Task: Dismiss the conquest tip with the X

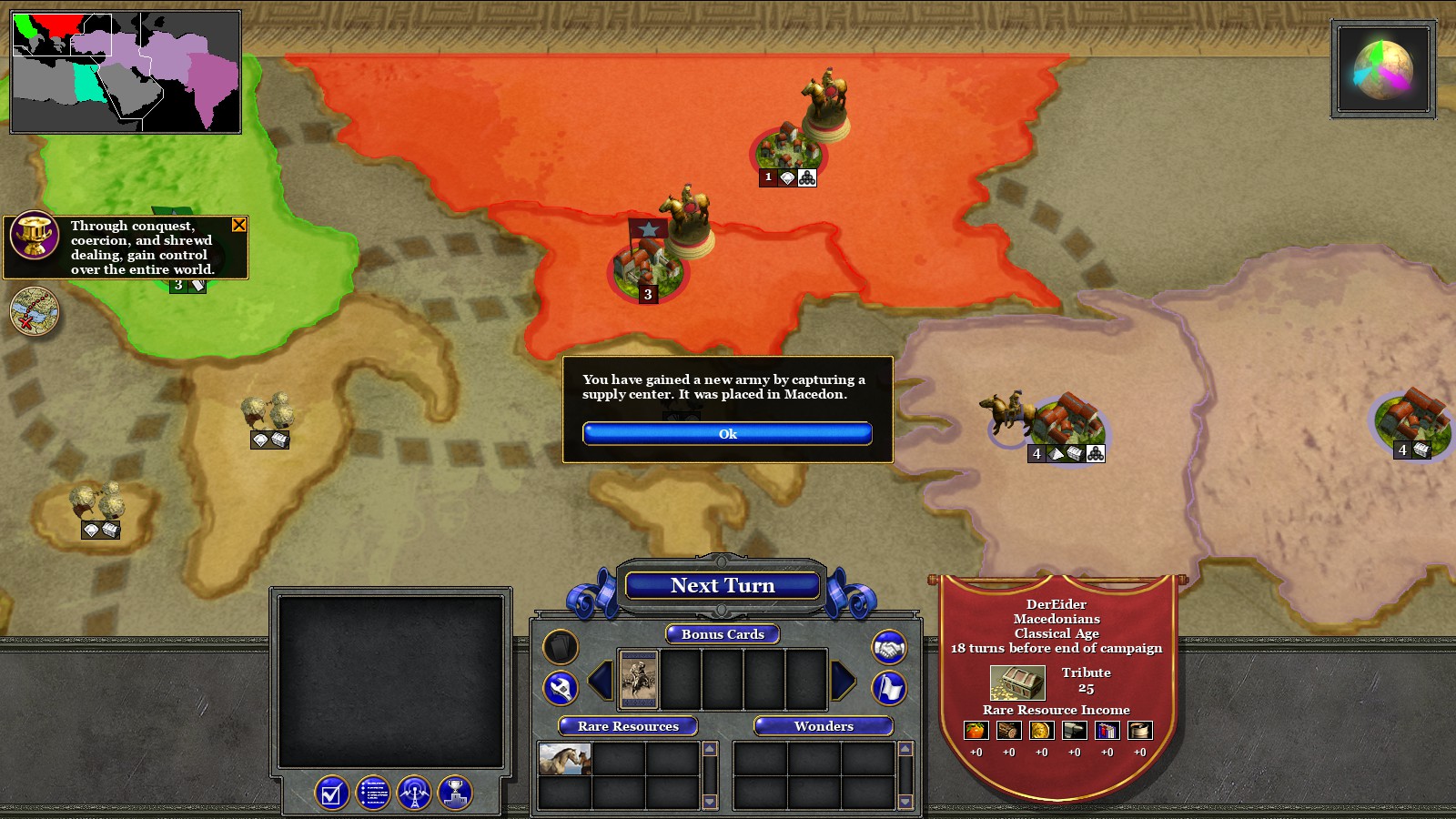Action: (x=238, y=225)
